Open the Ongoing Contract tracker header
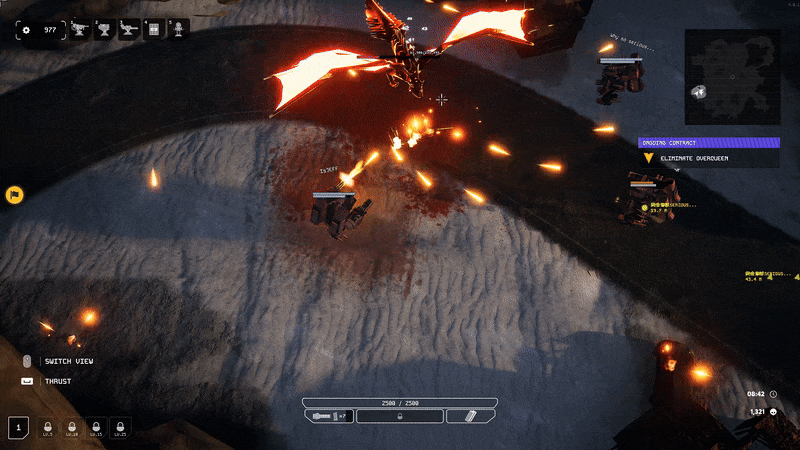The height and width of the screenshot is (450, 800). coord(708,143)
